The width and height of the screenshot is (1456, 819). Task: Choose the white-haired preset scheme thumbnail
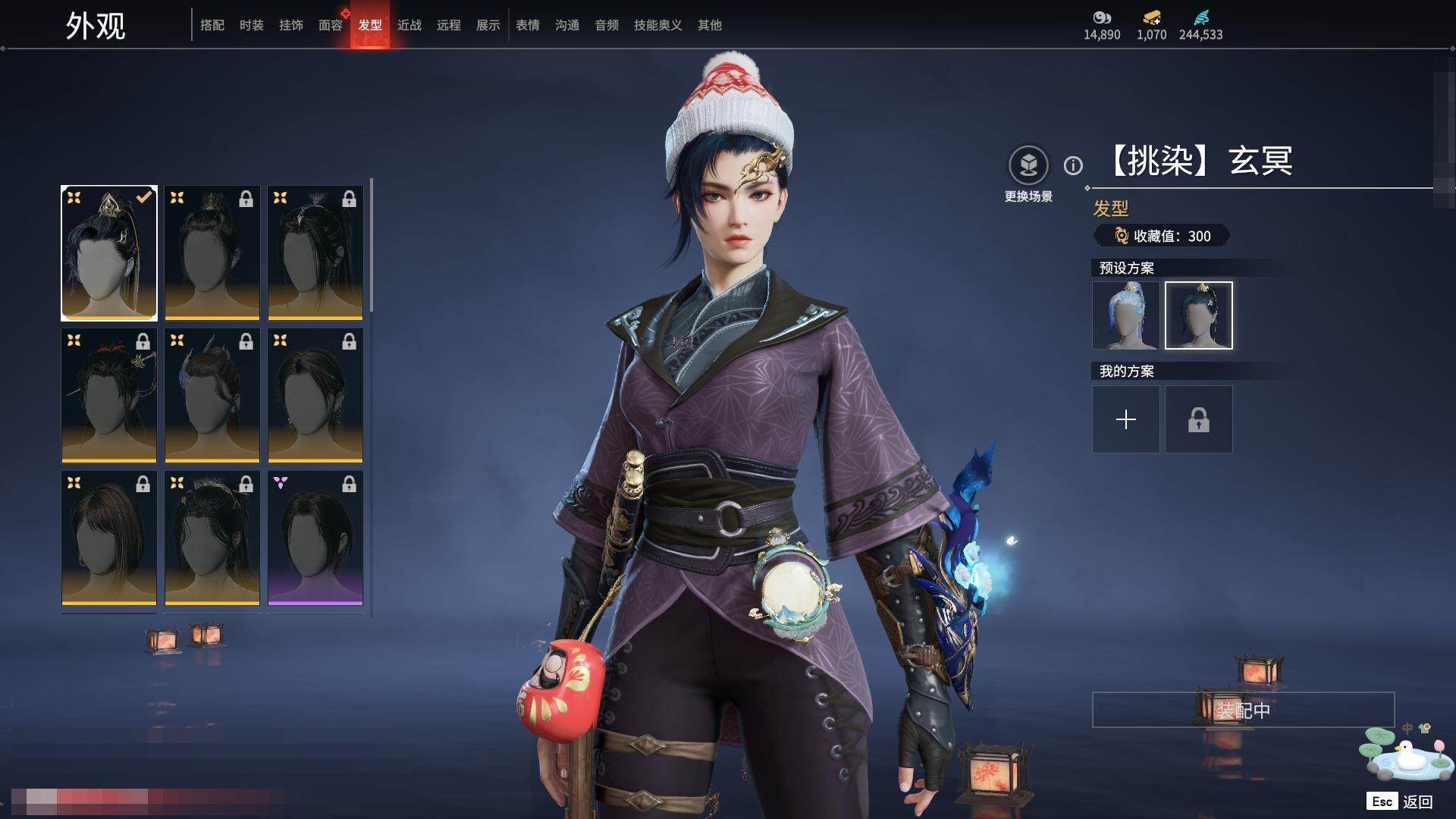(x=1126, y=315)
